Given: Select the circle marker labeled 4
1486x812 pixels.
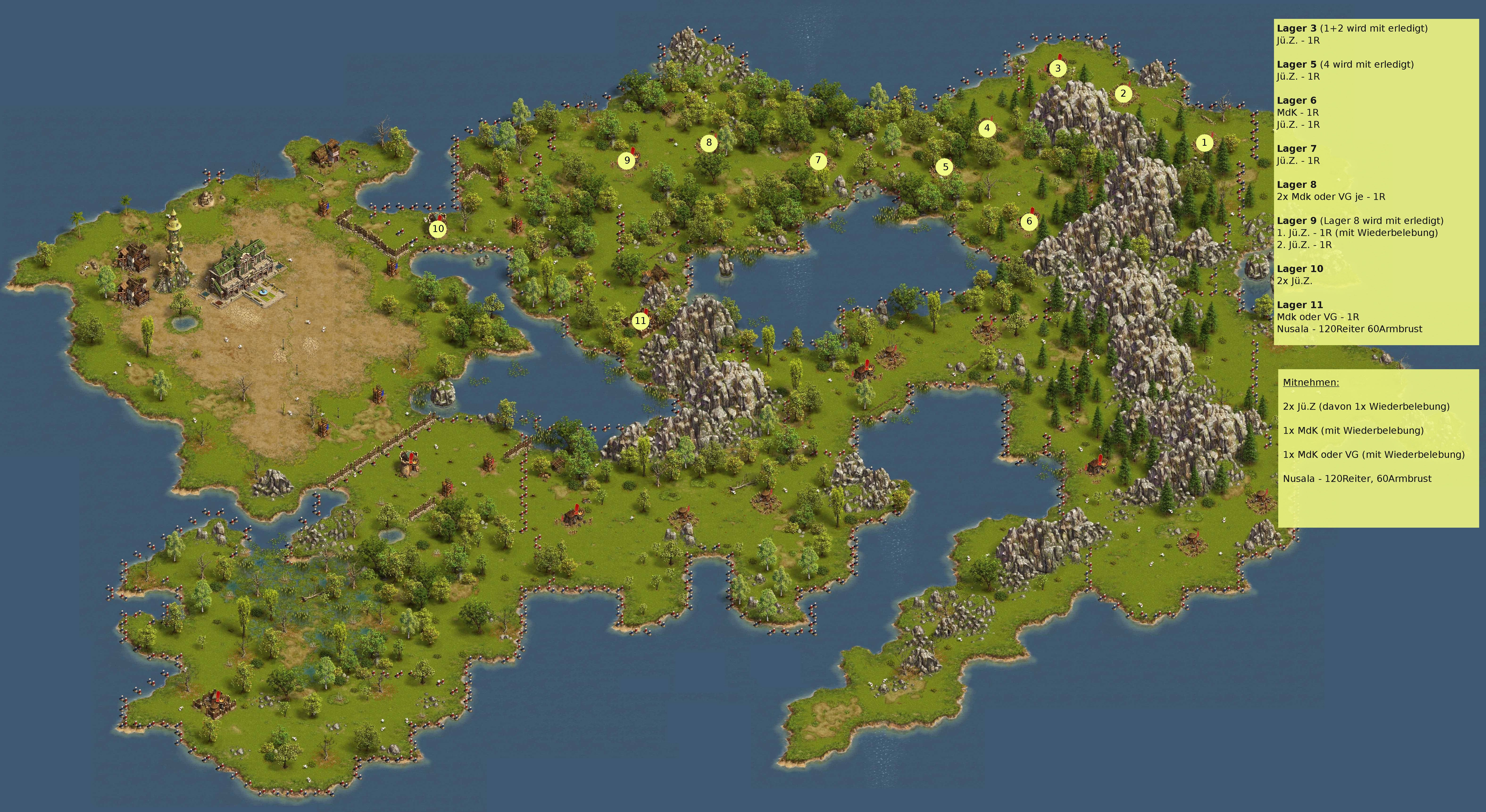Looking at the screenshot, I should point(987,128).
